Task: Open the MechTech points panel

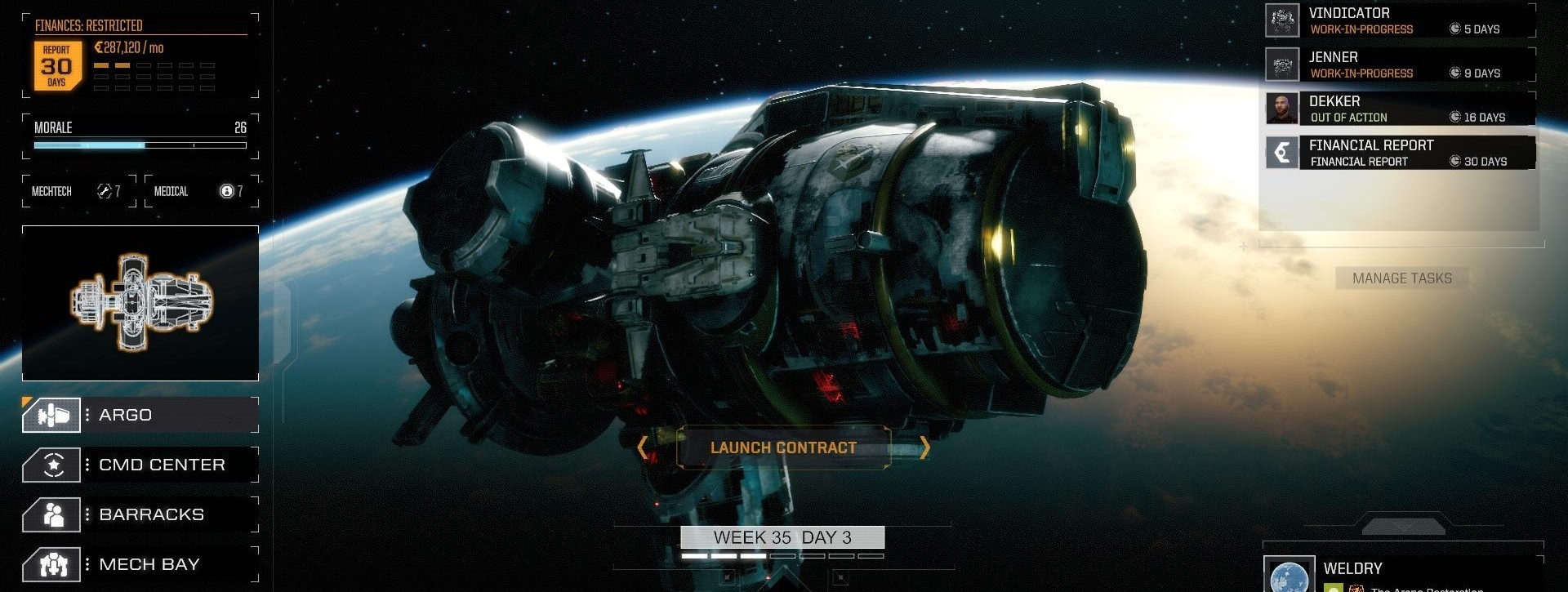Action: 78,191
